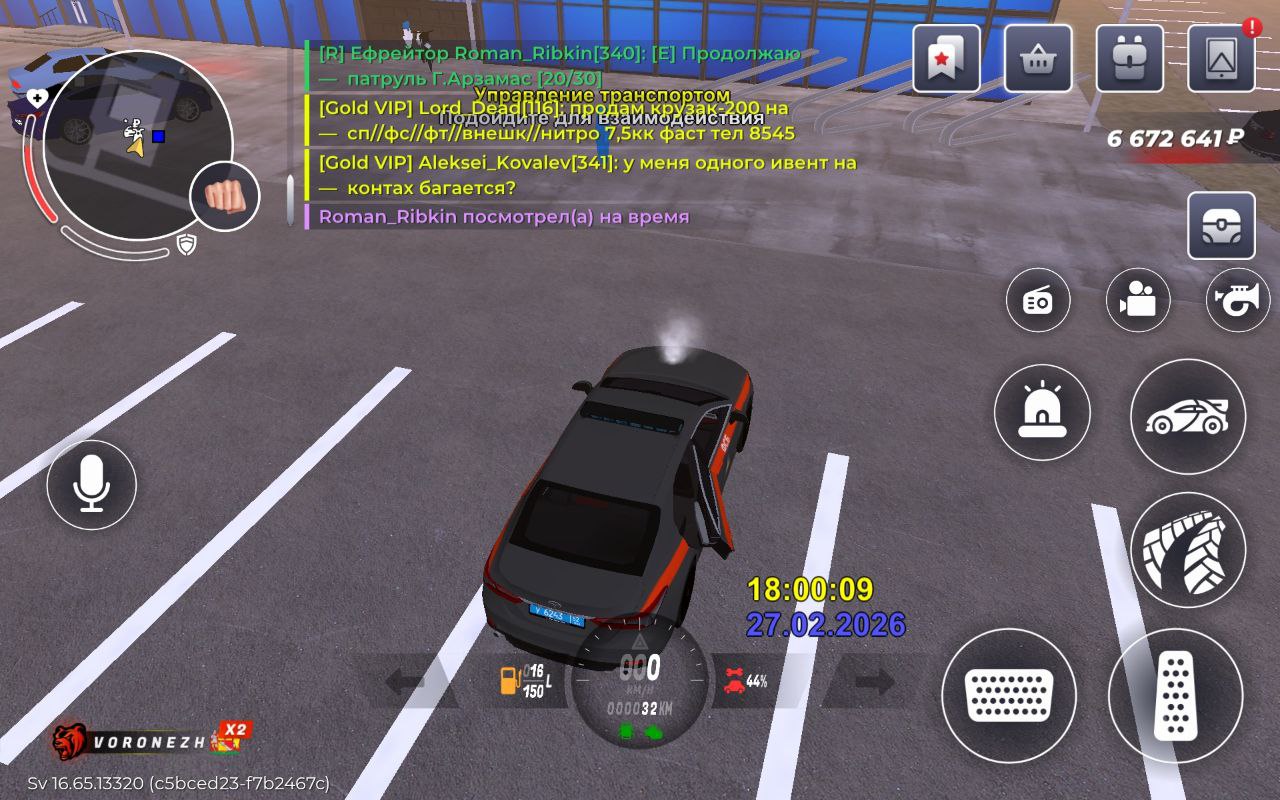Switch the camera view

click(1138, 300)
